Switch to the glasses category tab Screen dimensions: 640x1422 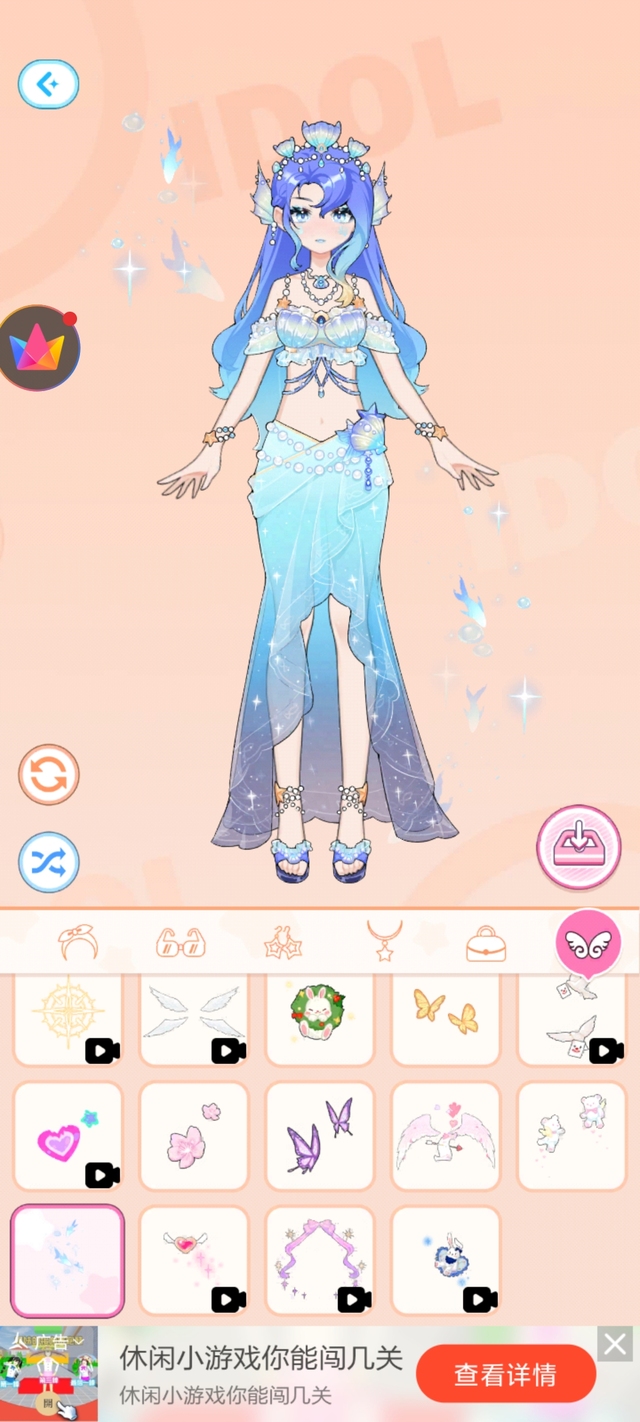[x=181, y=942]
